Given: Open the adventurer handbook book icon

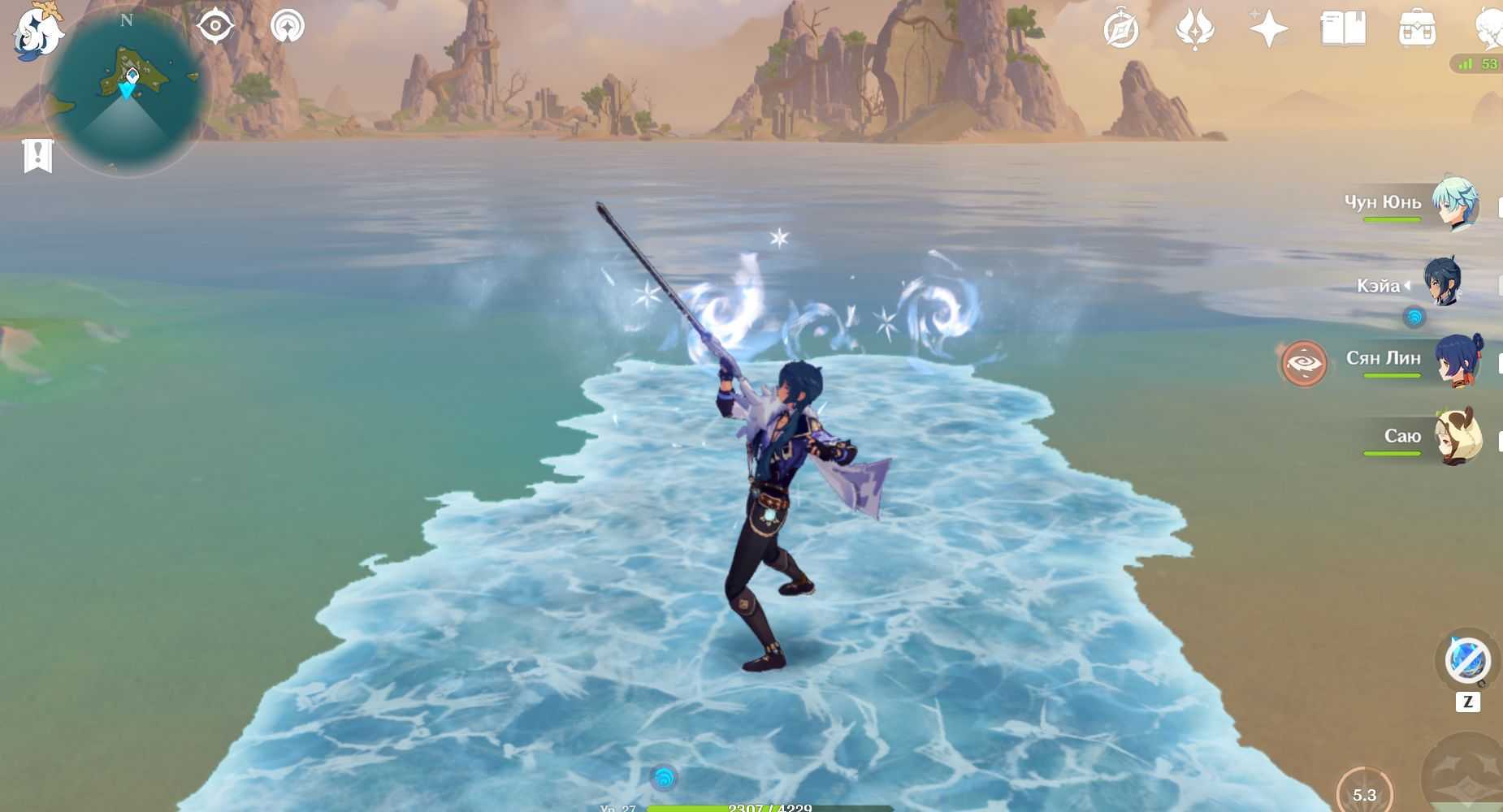Looking at the screenshot, I should 1343,30.
